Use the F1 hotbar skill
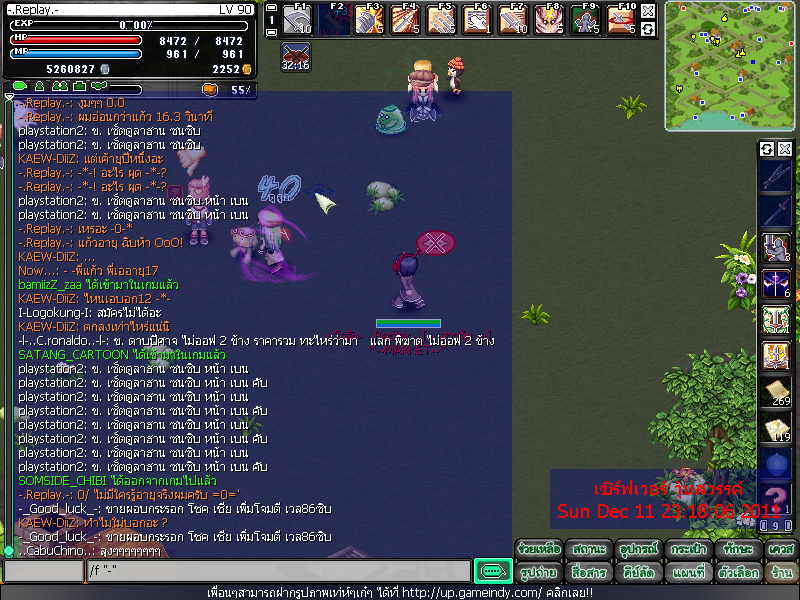800x600 pixels. 297,19
